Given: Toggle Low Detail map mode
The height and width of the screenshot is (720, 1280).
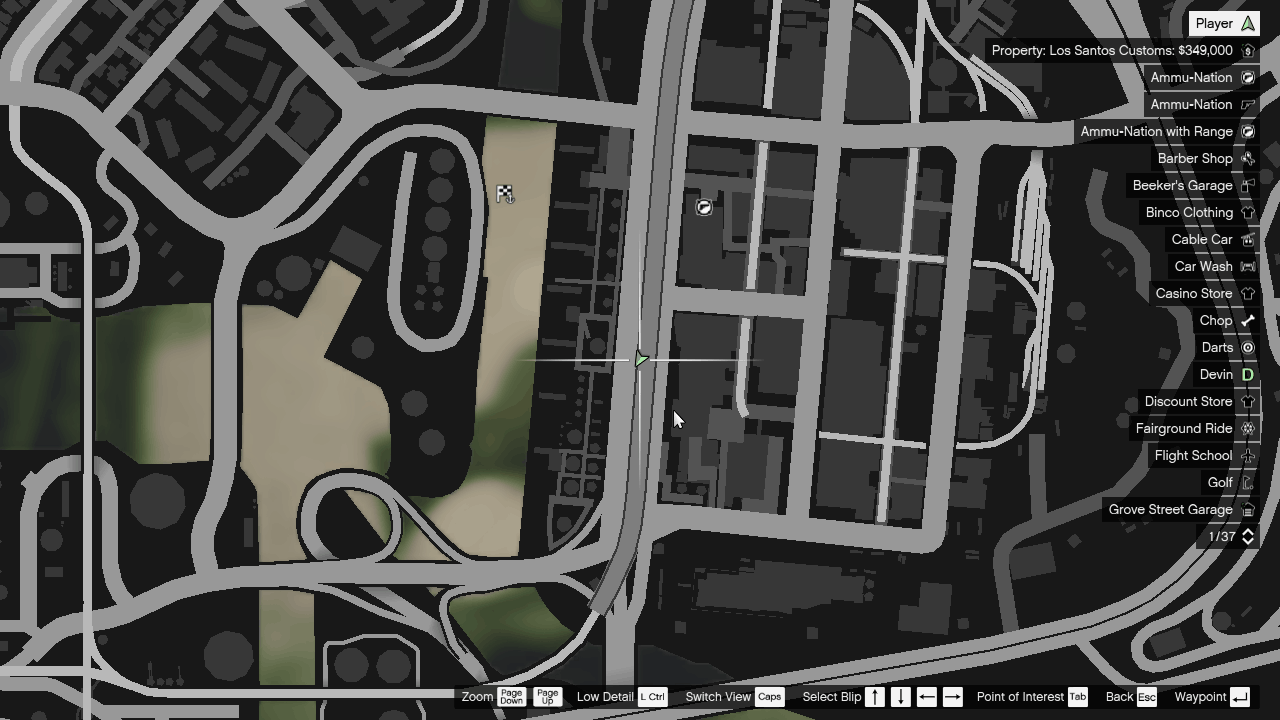Looking at the screenshot, I should pos(651,696).
